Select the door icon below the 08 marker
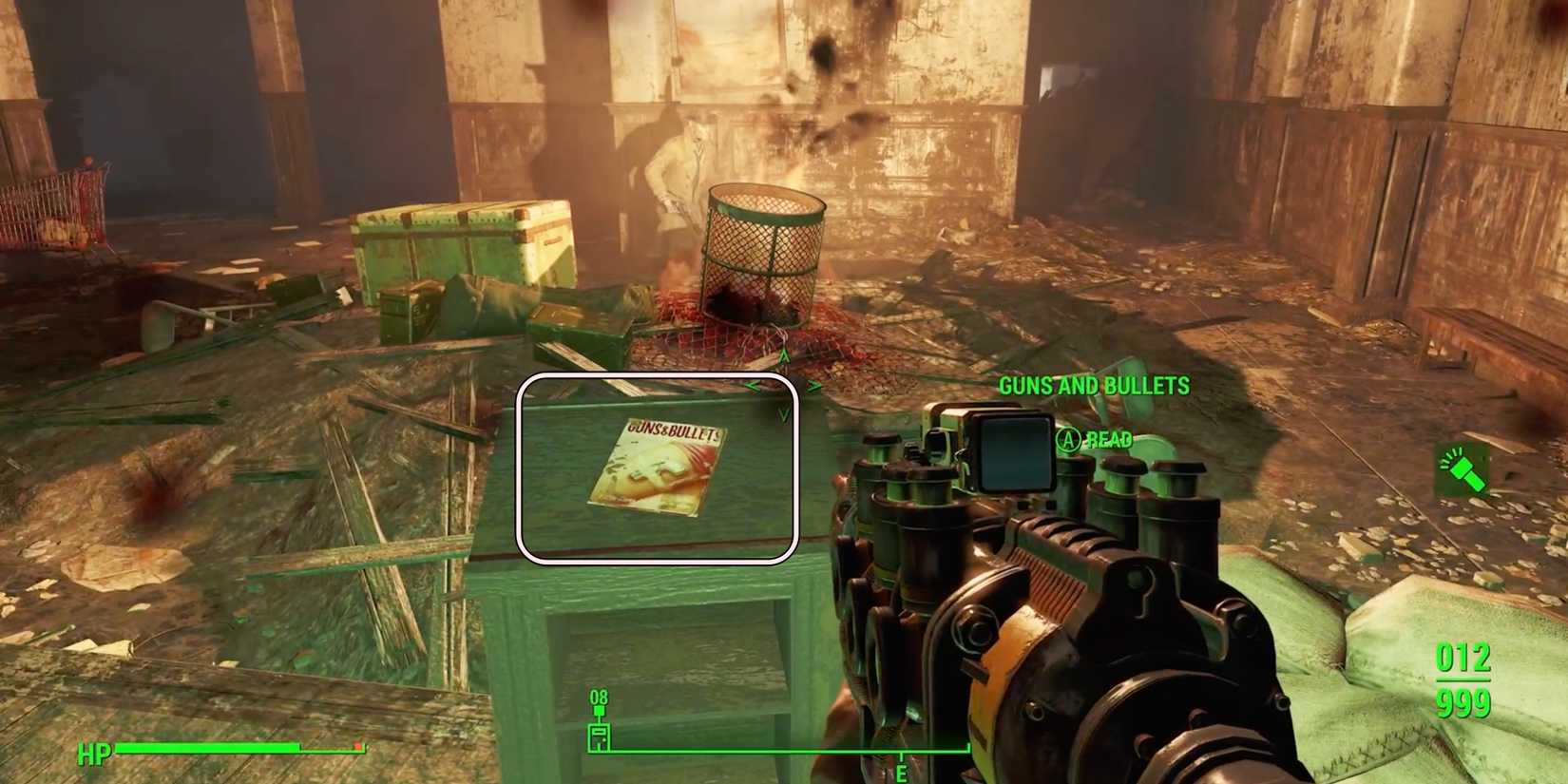The width and height of the screenshot is (1568, 784). [x=598, y=736]
